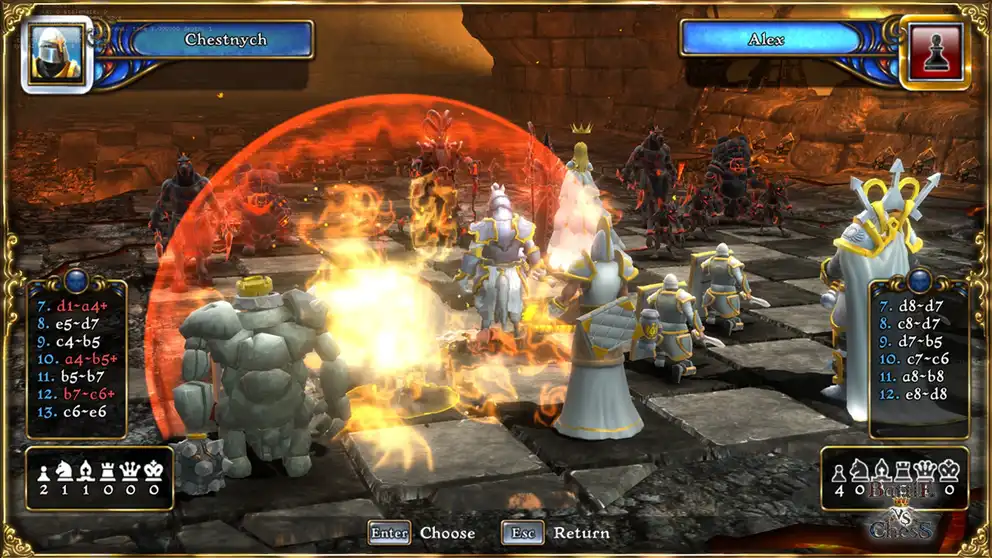
Task: Pick Alex's move 10 c7-c6
Action: pyautogui.click(x=914, y=358)
